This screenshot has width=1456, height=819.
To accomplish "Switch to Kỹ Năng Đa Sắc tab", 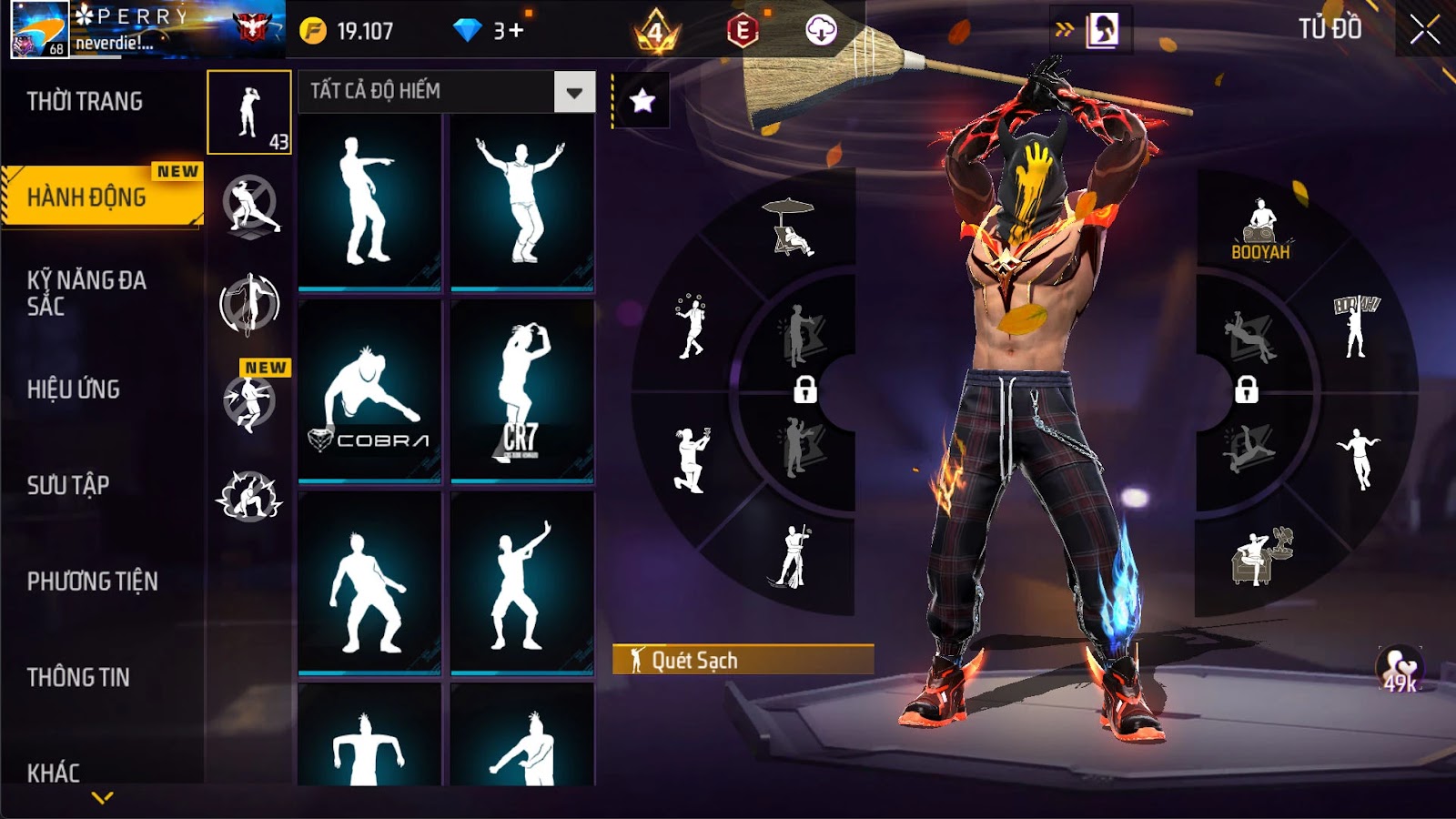I will coord(86,292).
